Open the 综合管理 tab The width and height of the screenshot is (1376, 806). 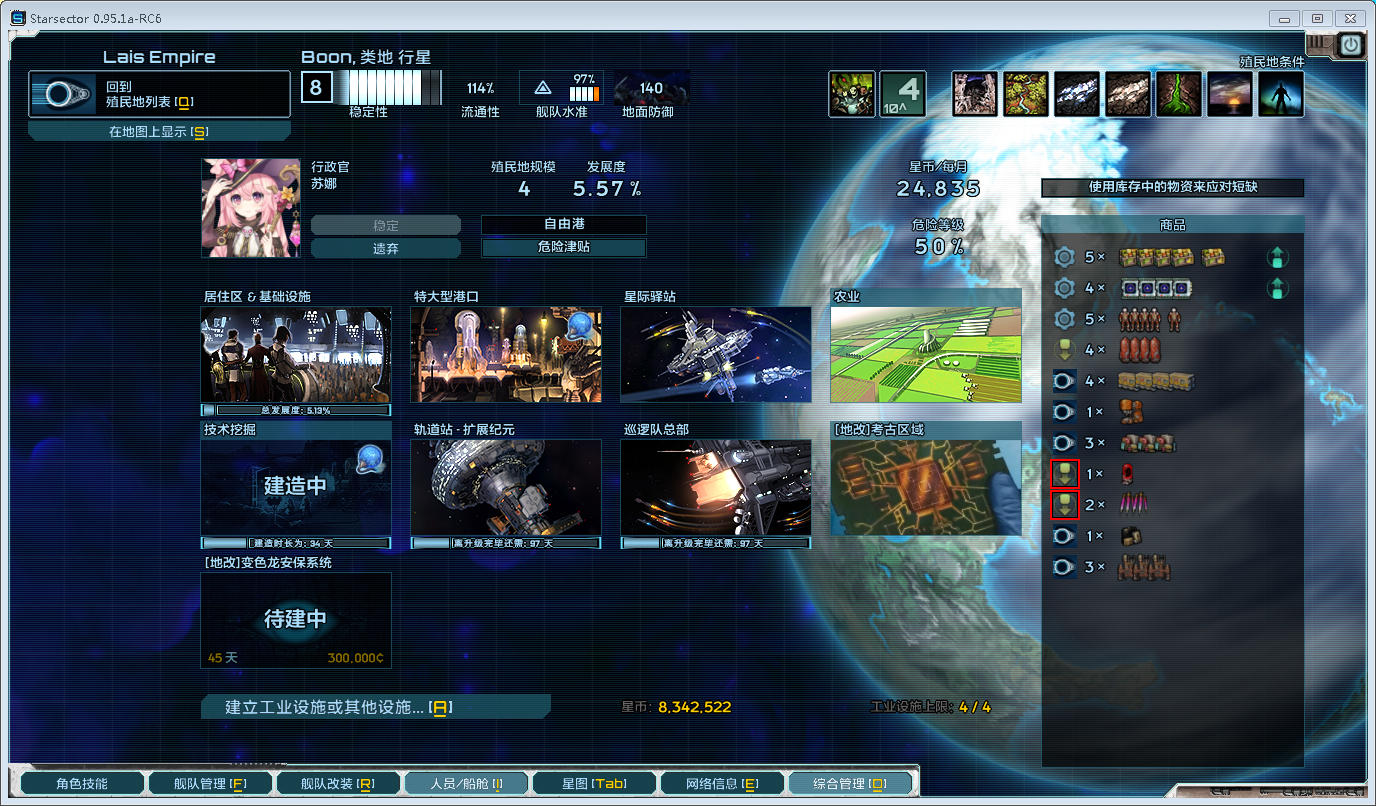click(851, 784)
